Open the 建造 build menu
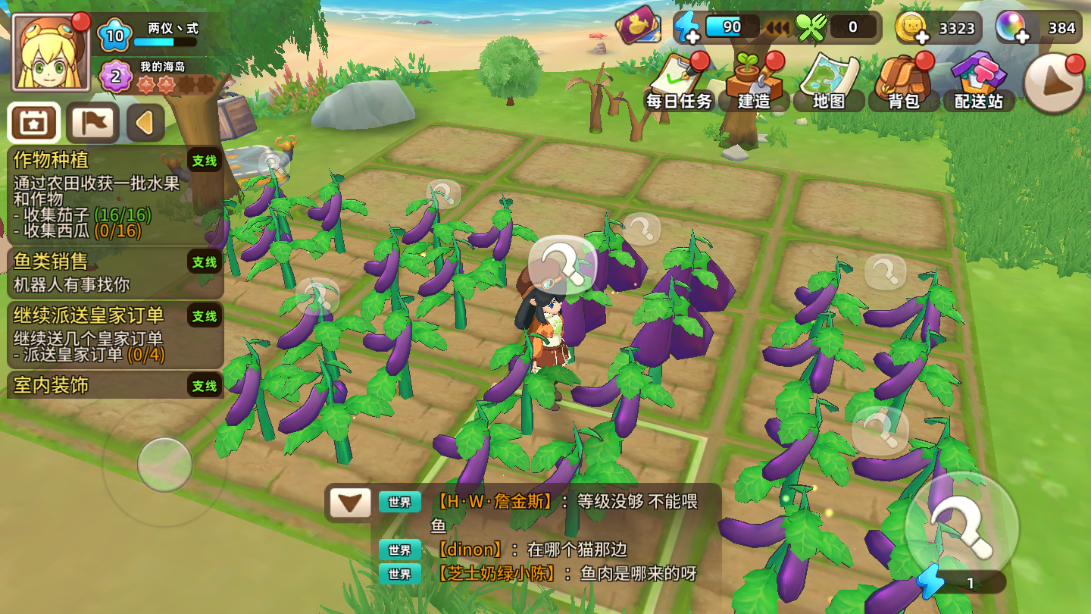Viewport: 1091px width, 614px height. coord(754,83)
